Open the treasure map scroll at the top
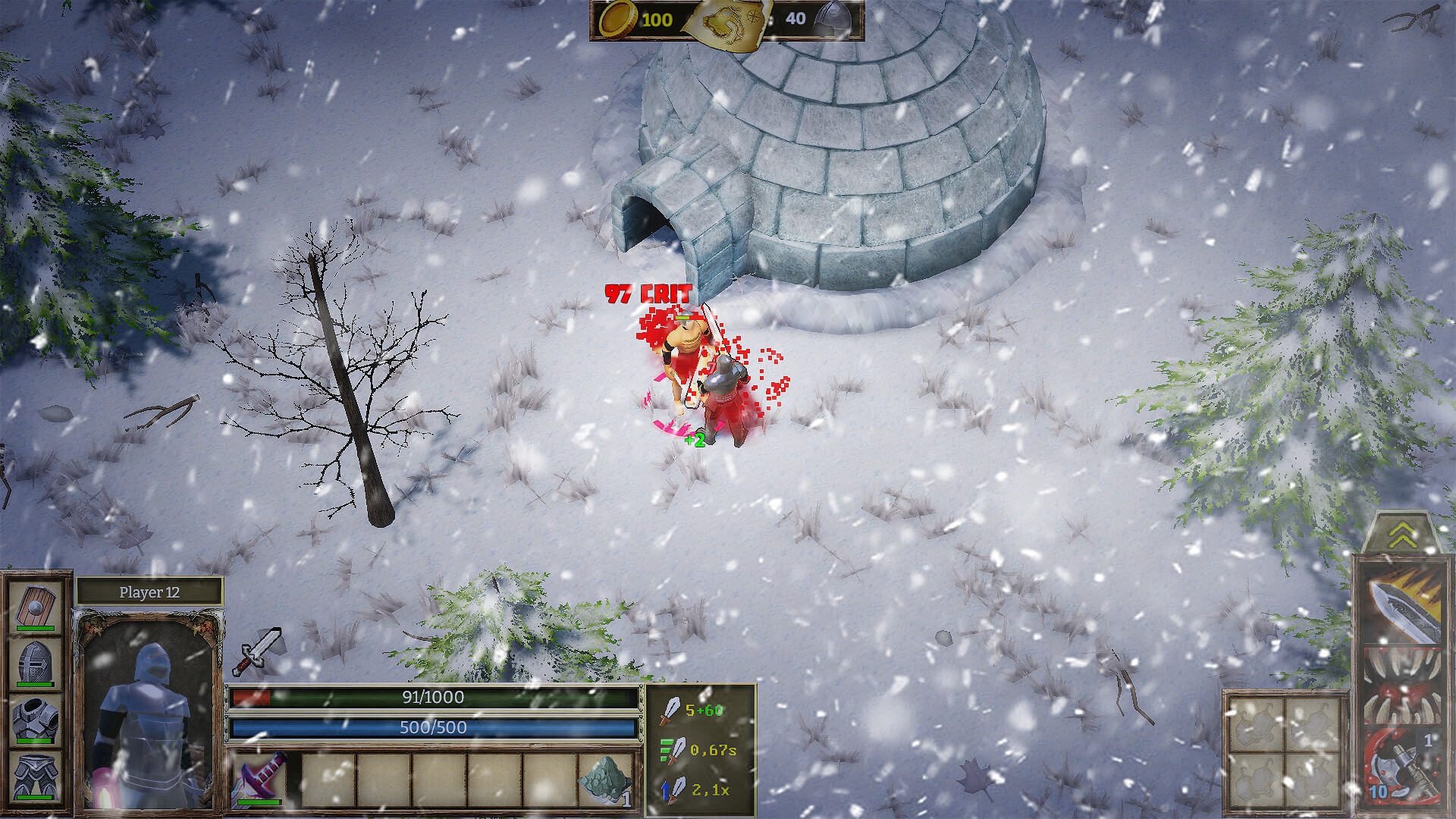The image size is (1456, 819). 728,20
